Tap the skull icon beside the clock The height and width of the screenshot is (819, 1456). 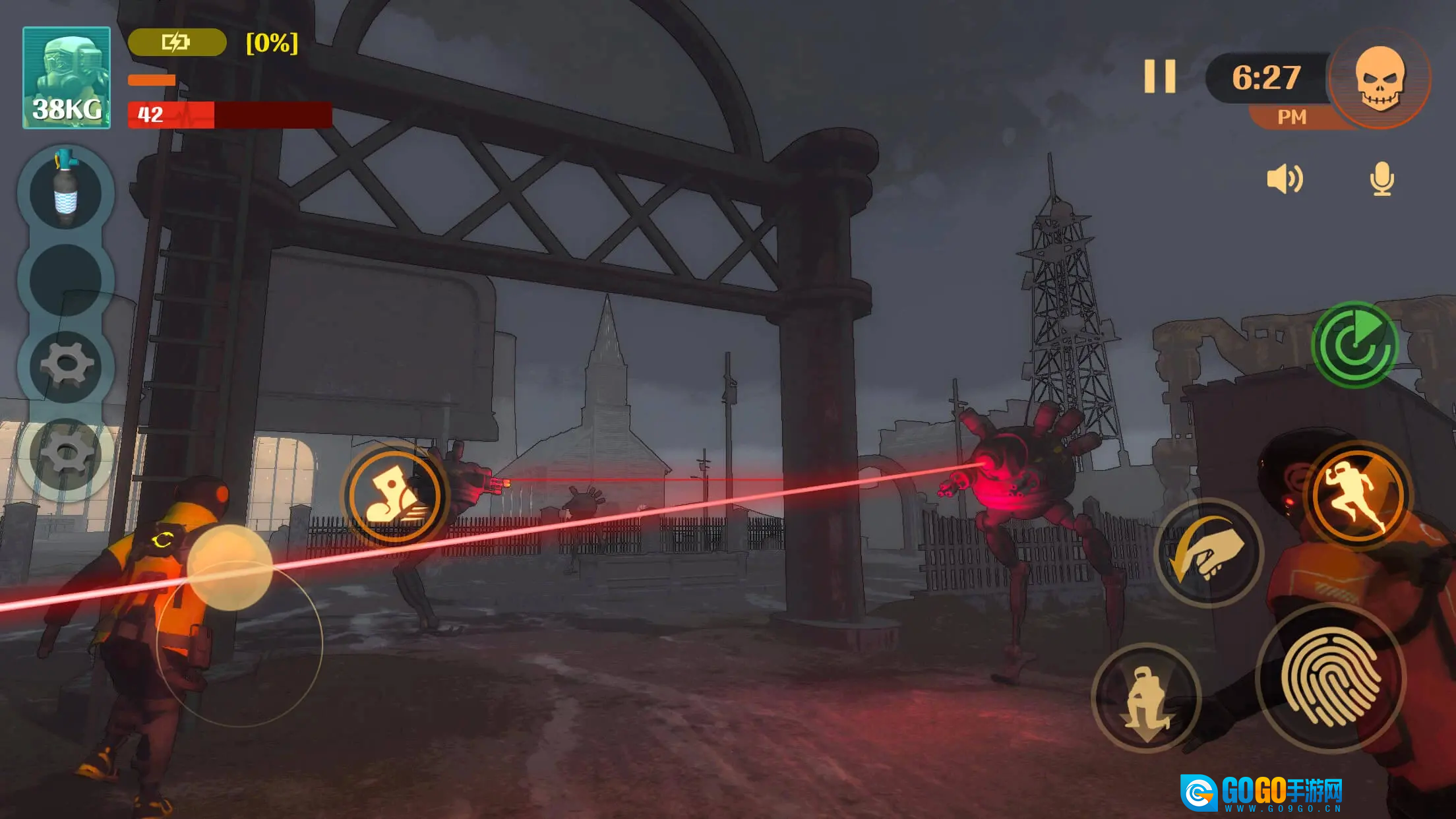pos(1380,78)
